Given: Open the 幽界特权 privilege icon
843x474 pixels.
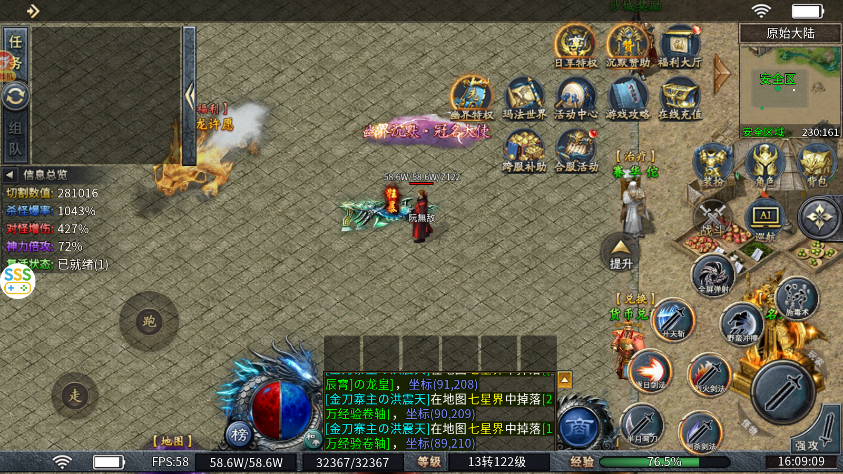Looking at the screenshot, I should (471, 96).
